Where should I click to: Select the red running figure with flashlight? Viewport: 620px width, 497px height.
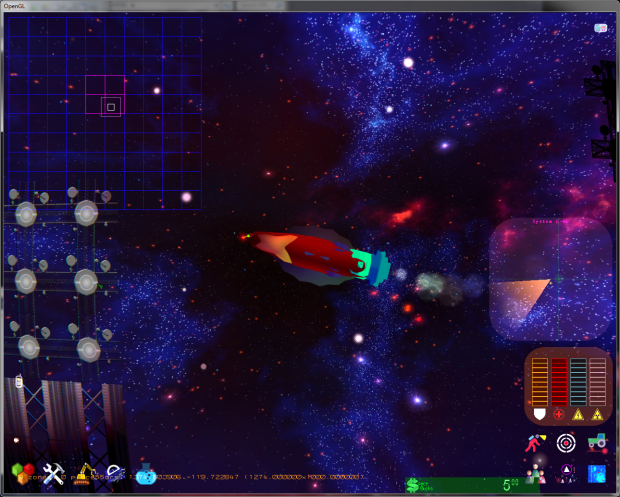536,441
